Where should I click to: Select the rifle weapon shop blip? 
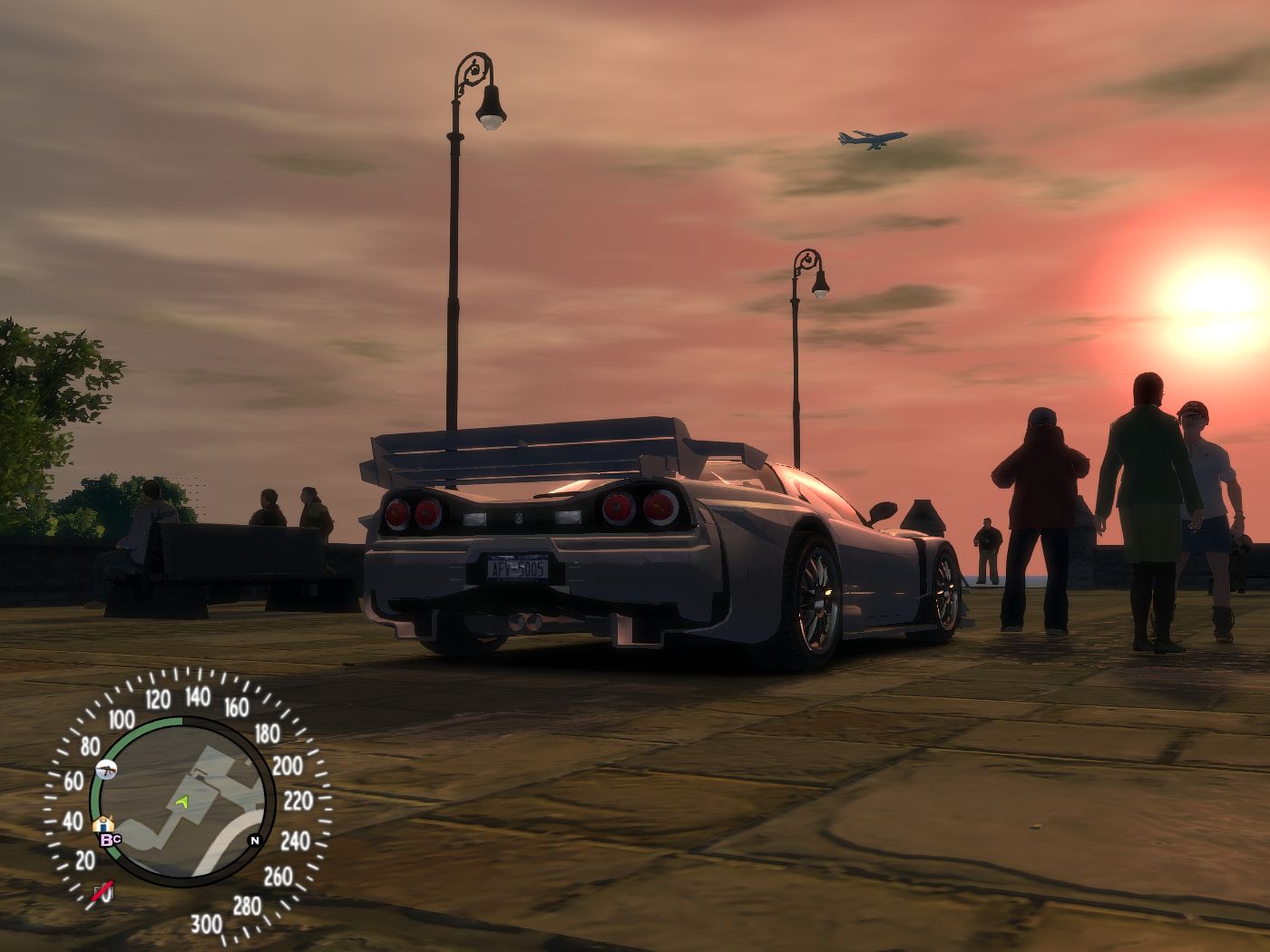tap(105, 770)
